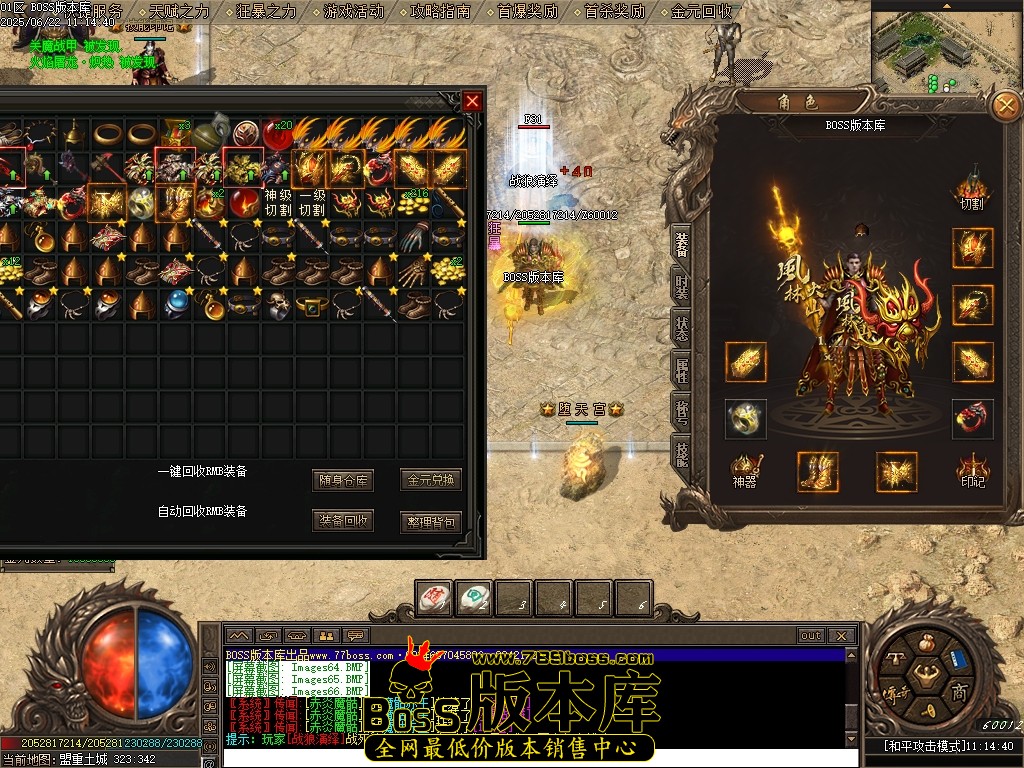Click the 金元兑换 exchange button
This screenshot has width=1024, height=768.
pos(430,480)
